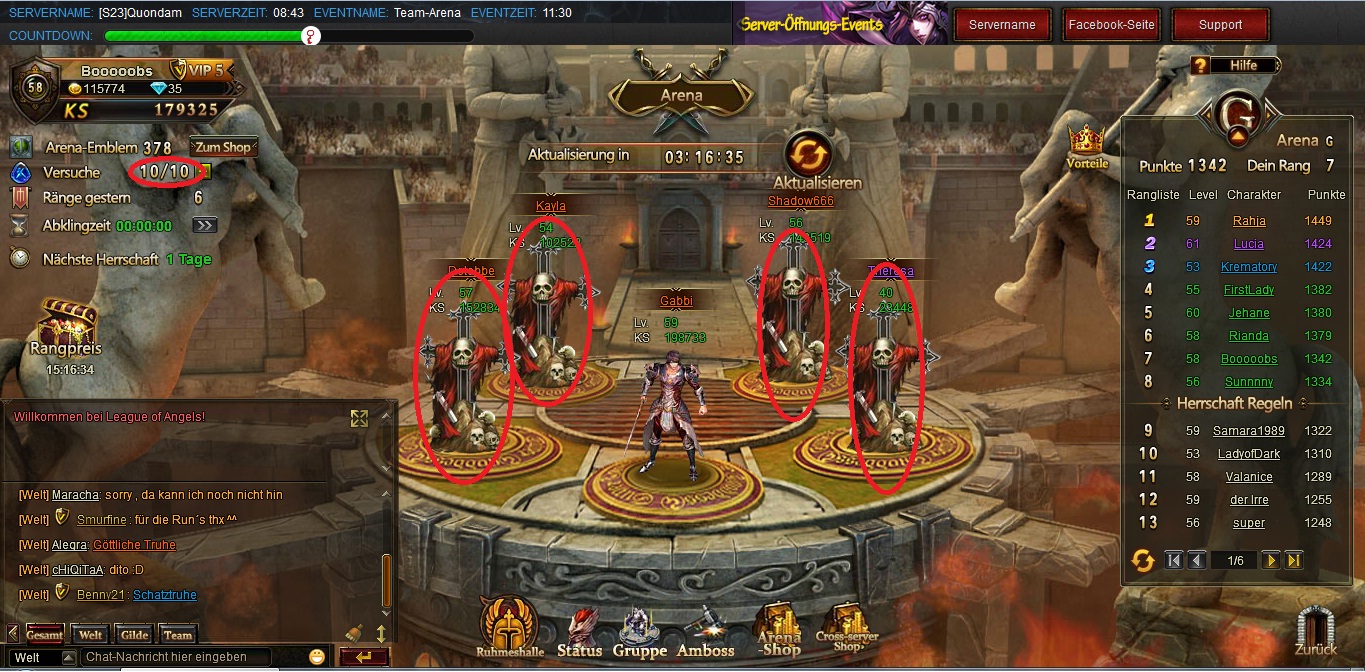
Task: Show the Vorteile crown bonuses
Action: pos(1087,145)
